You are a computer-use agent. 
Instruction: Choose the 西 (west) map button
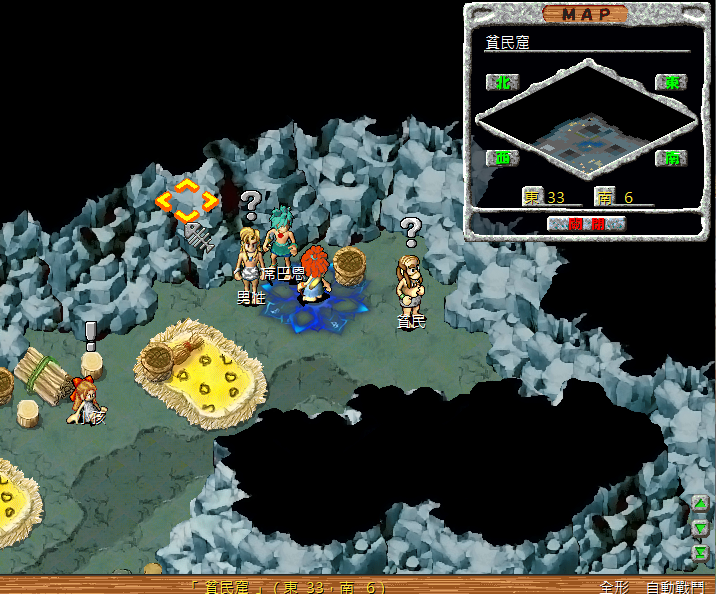[x=502, y=158]
